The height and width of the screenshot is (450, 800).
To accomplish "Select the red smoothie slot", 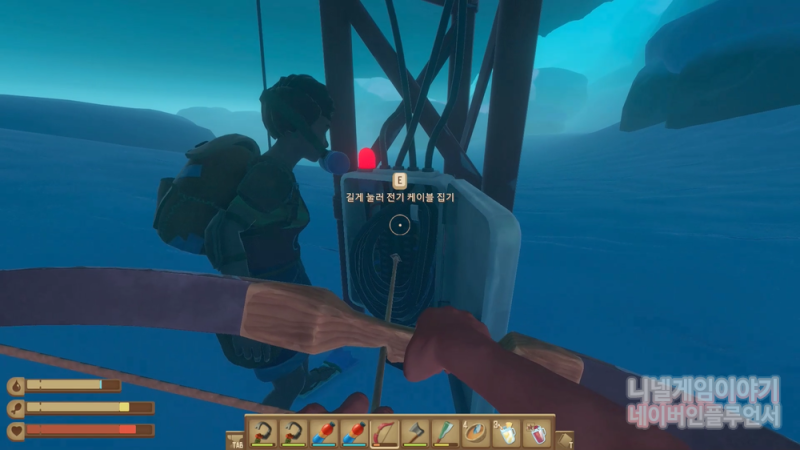I will click(x=537, y=433).
